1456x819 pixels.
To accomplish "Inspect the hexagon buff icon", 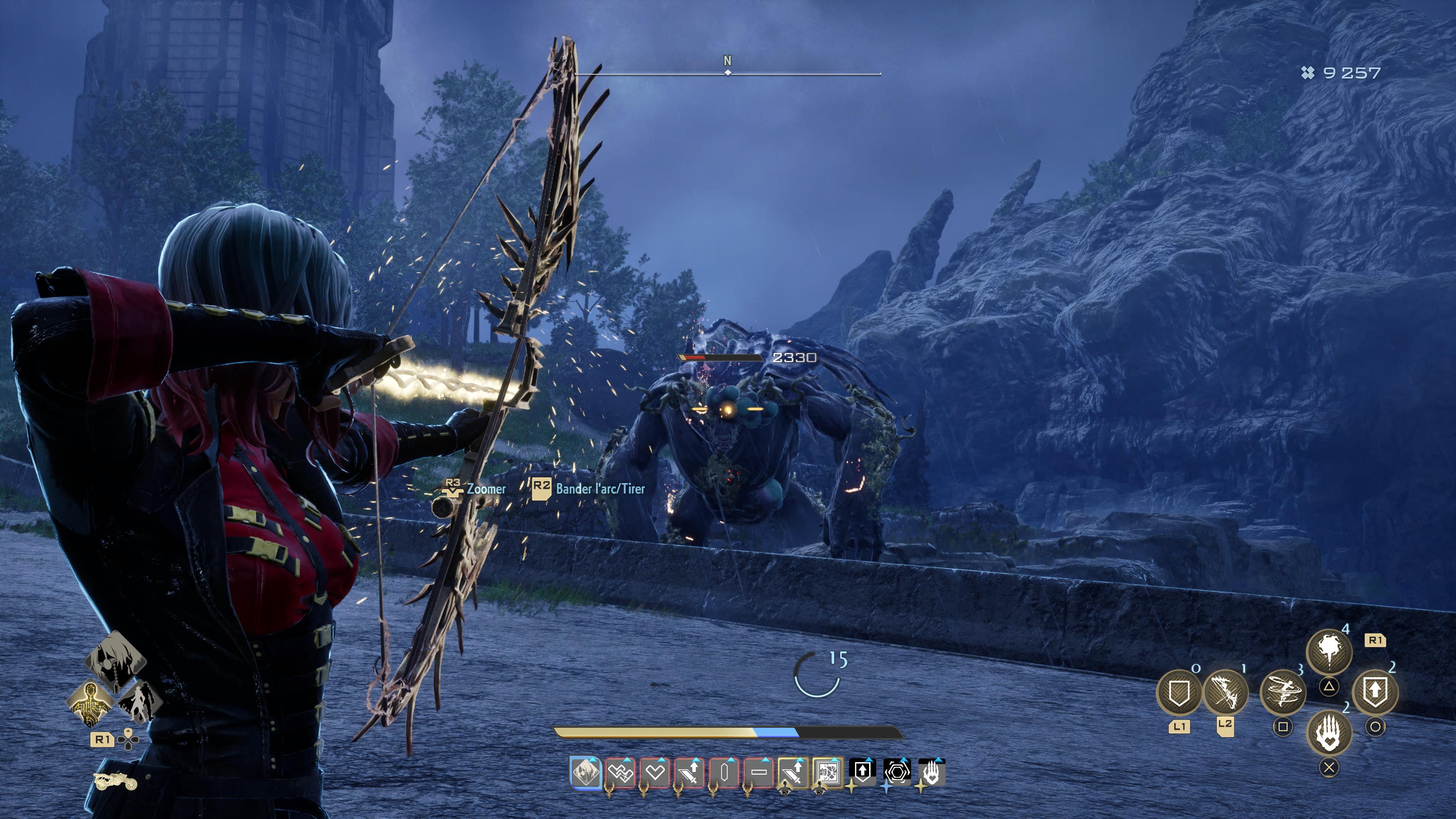I will [x=896, y=771].
